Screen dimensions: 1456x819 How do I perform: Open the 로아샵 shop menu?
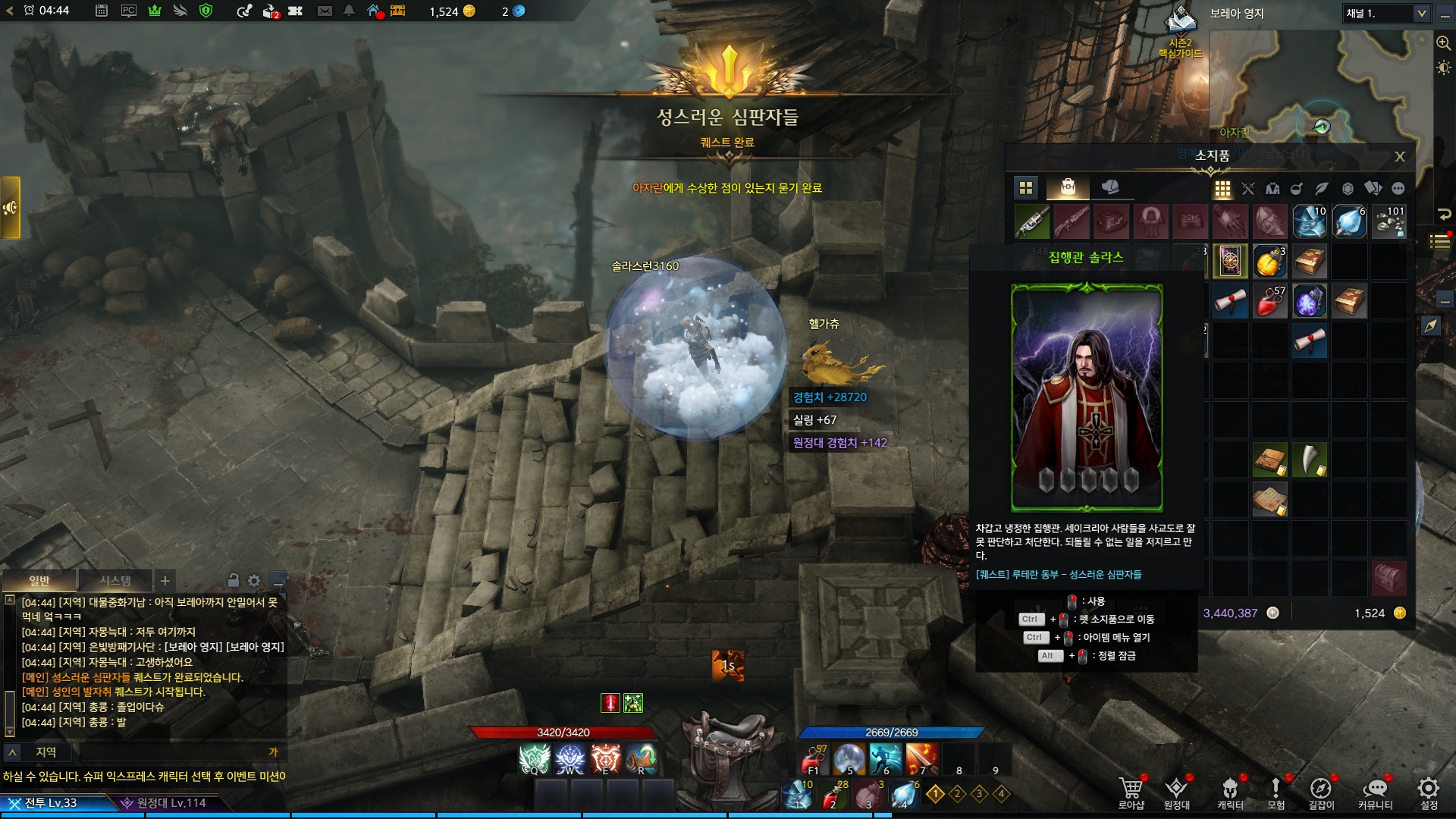point(1131,792)
